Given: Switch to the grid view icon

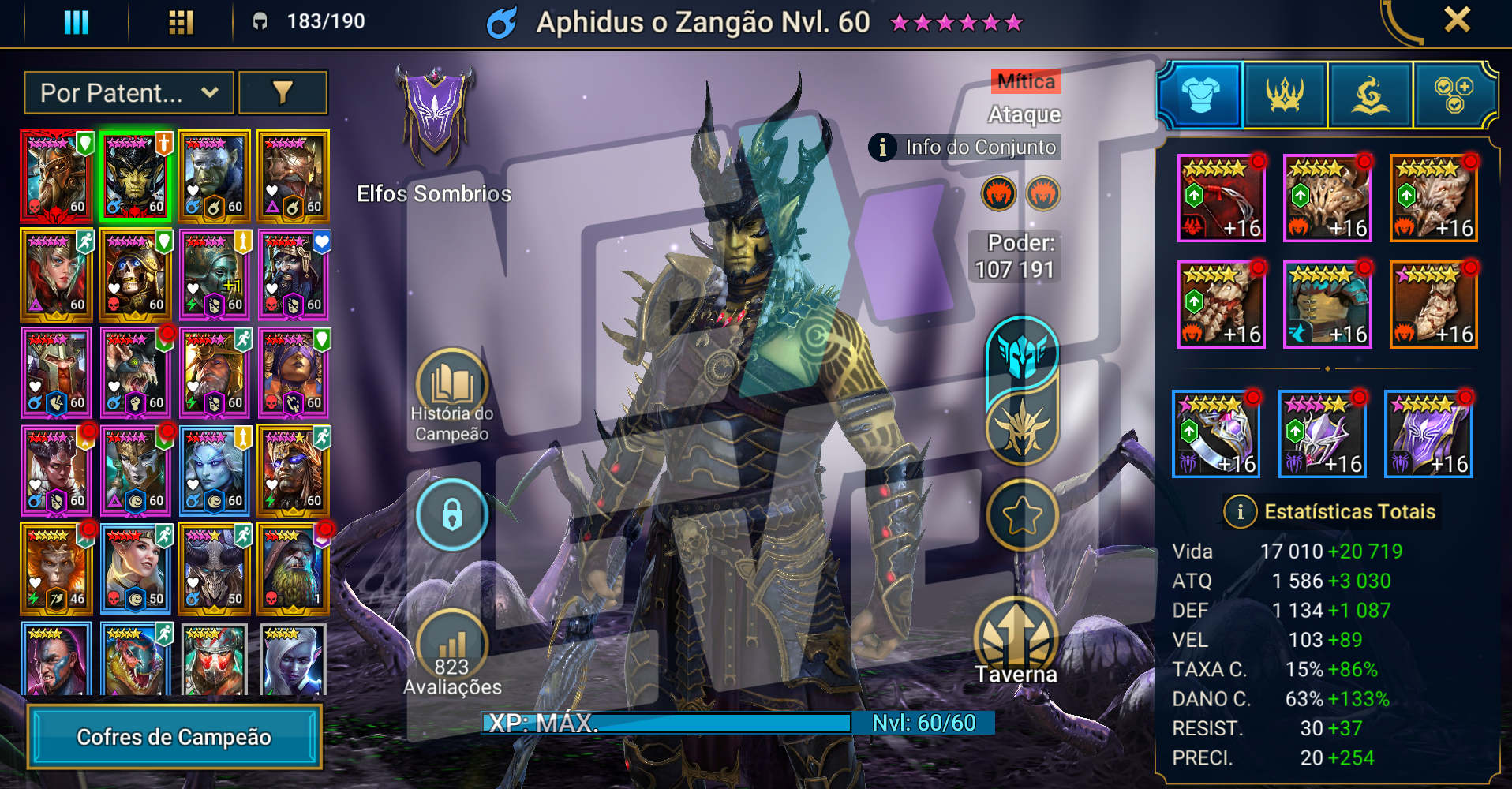Looking at the screenshot, I should coord(181,22).
